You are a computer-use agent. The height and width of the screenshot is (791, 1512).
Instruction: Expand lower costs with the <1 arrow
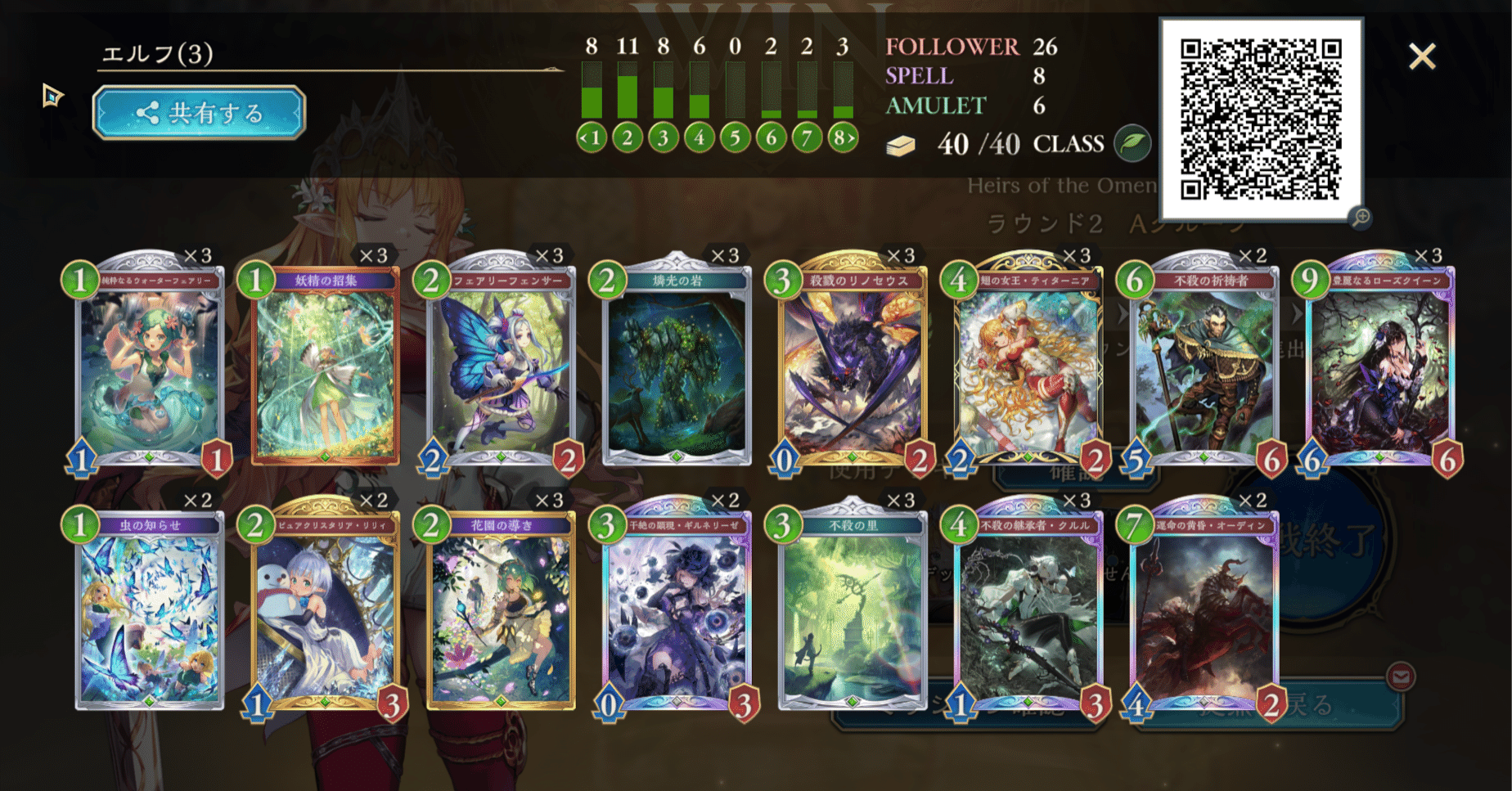(x=585, y=139)
